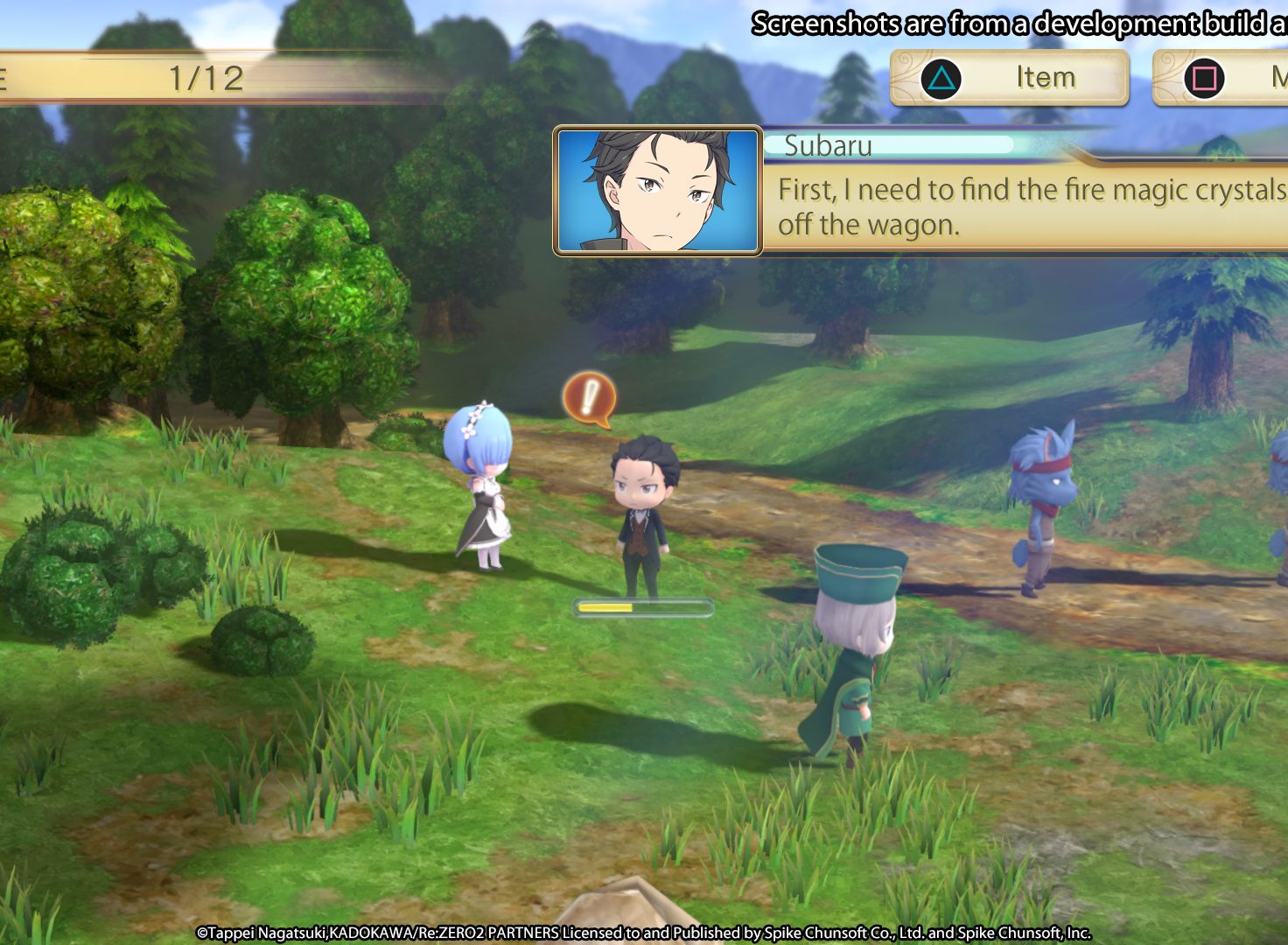Click Subaru's portrait in the dialogue box
This screenshot has height=945, width=1288.
click(658, 191)
